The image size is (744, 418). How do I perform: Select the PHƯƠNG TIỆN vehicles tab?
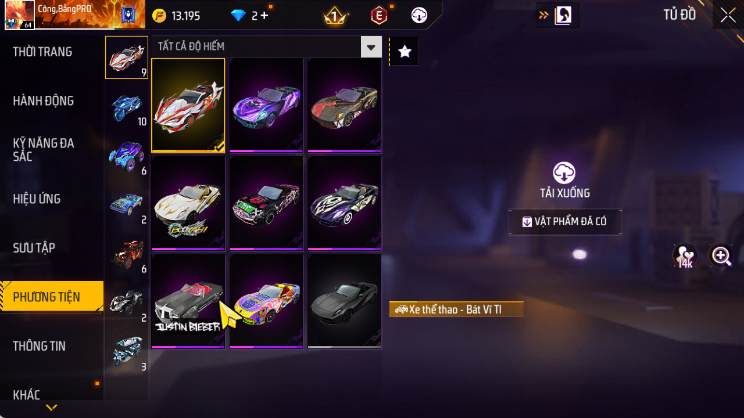(x=50, y=295)
